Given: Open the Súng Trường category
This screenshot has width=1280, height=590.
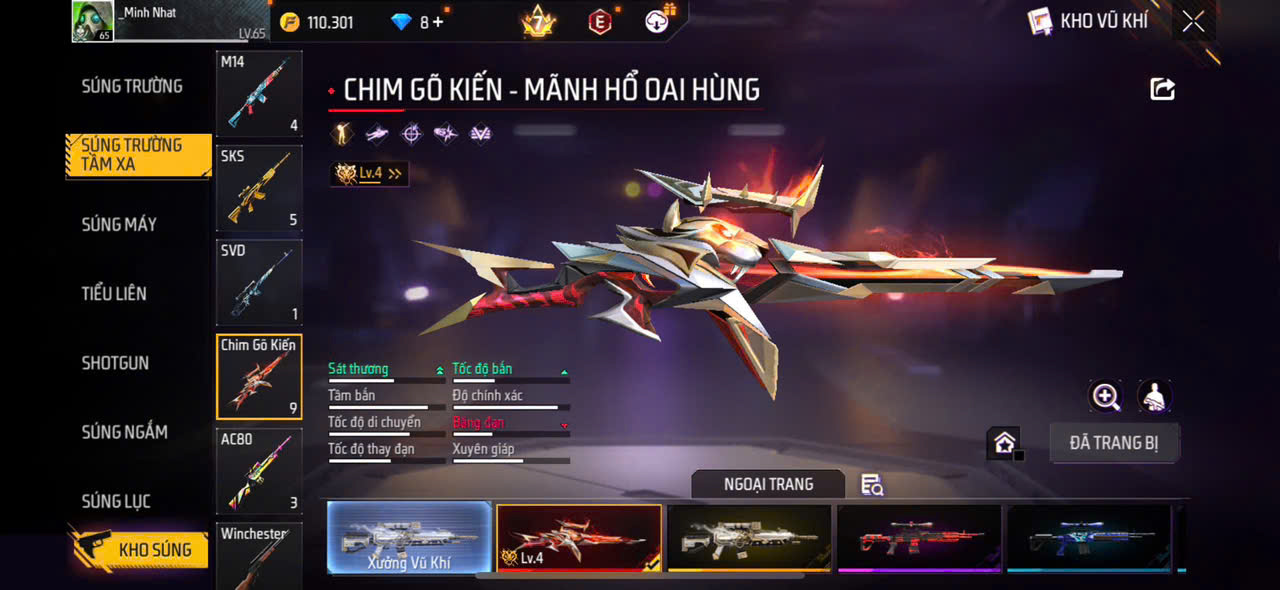Looking at the screenshot, I should pyautogui.click(x=132, y=87).
